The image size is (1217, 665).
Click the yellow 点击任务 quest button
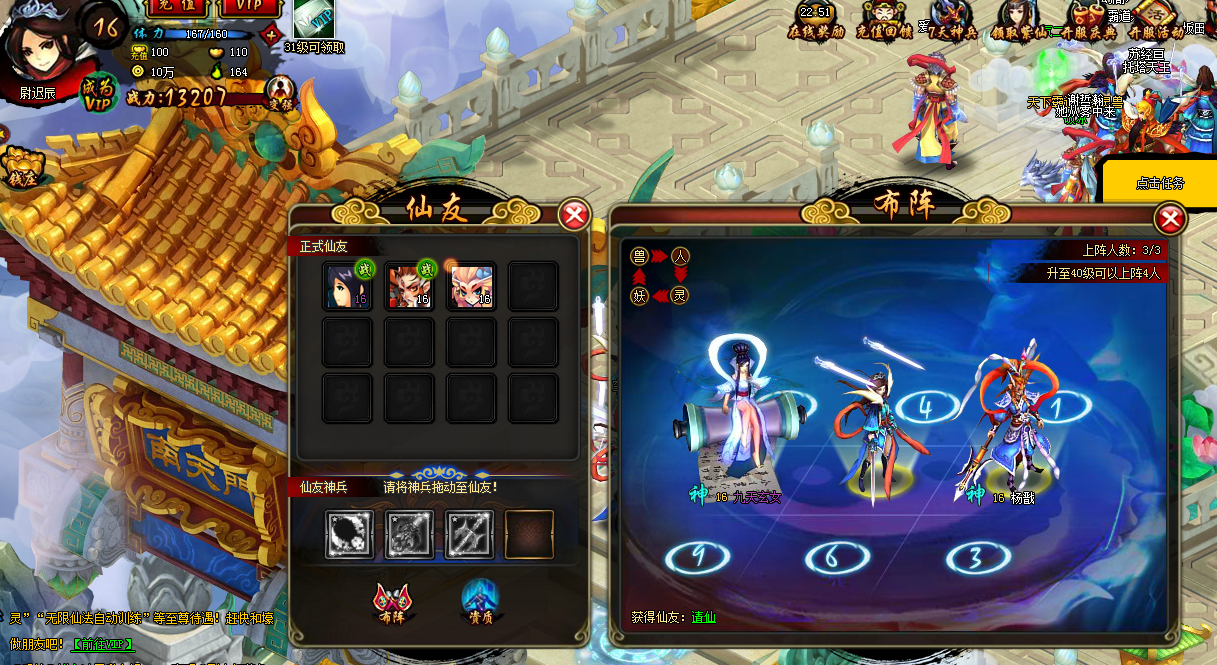tap(1160, 183)
